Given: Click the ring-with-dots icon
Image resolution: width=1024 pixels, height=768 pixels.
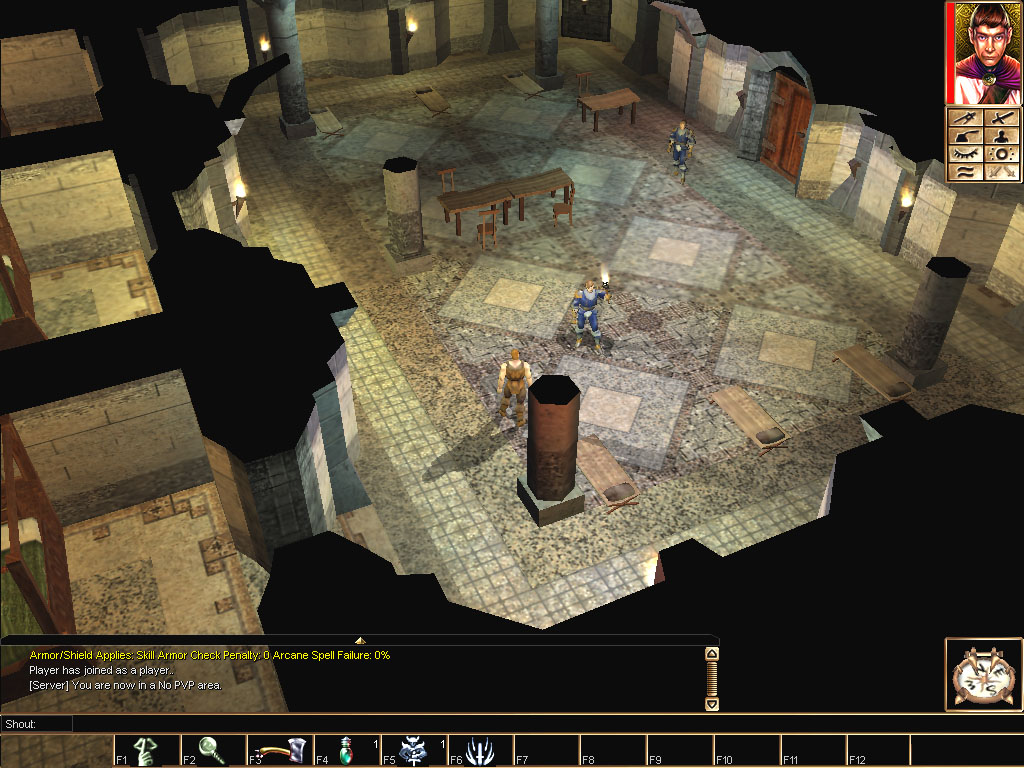Looking at the screenshot, I should click(x=999, y=154).
